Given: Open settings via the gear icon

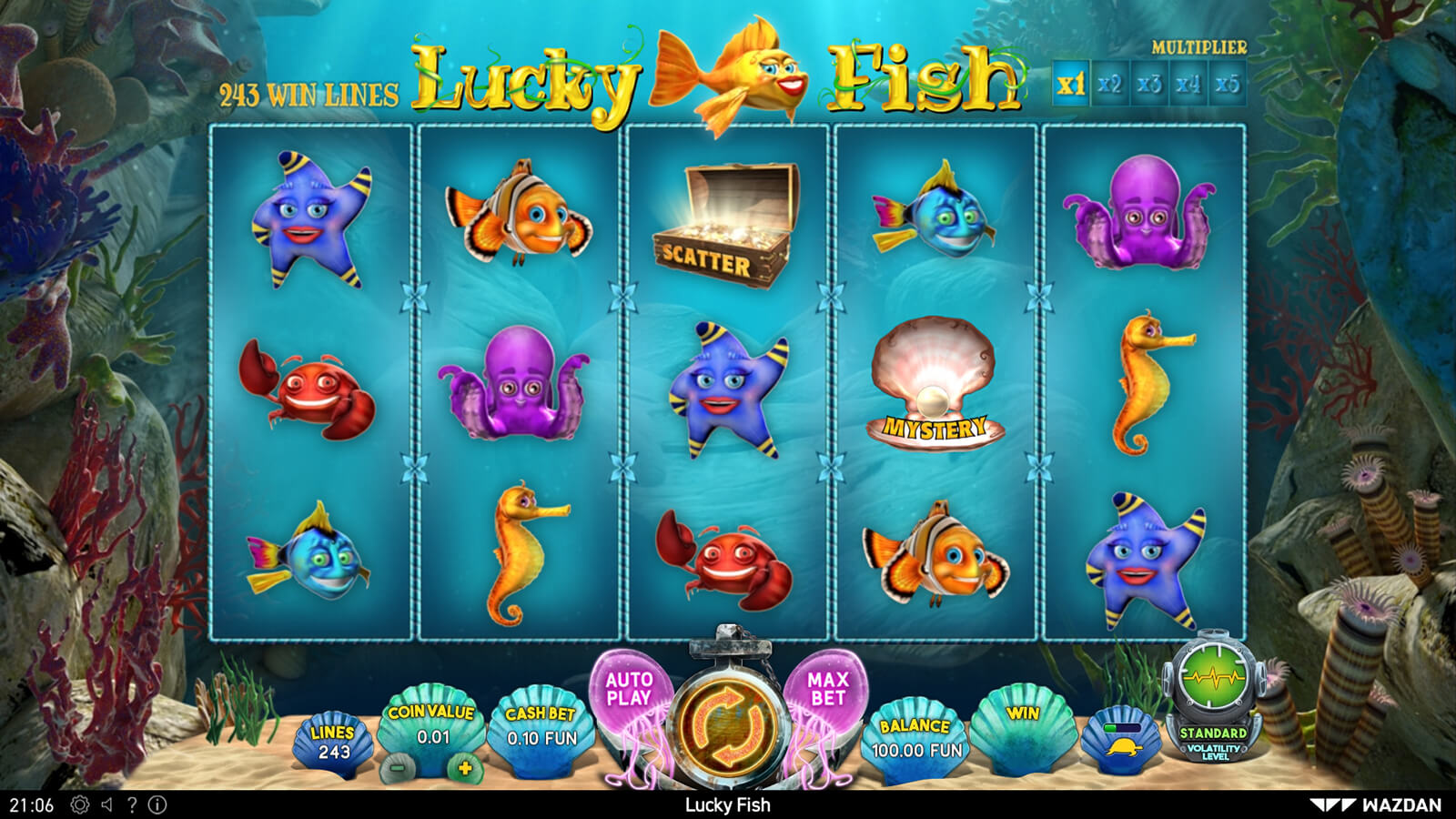Looking at the screenshot, I should 80,804.
